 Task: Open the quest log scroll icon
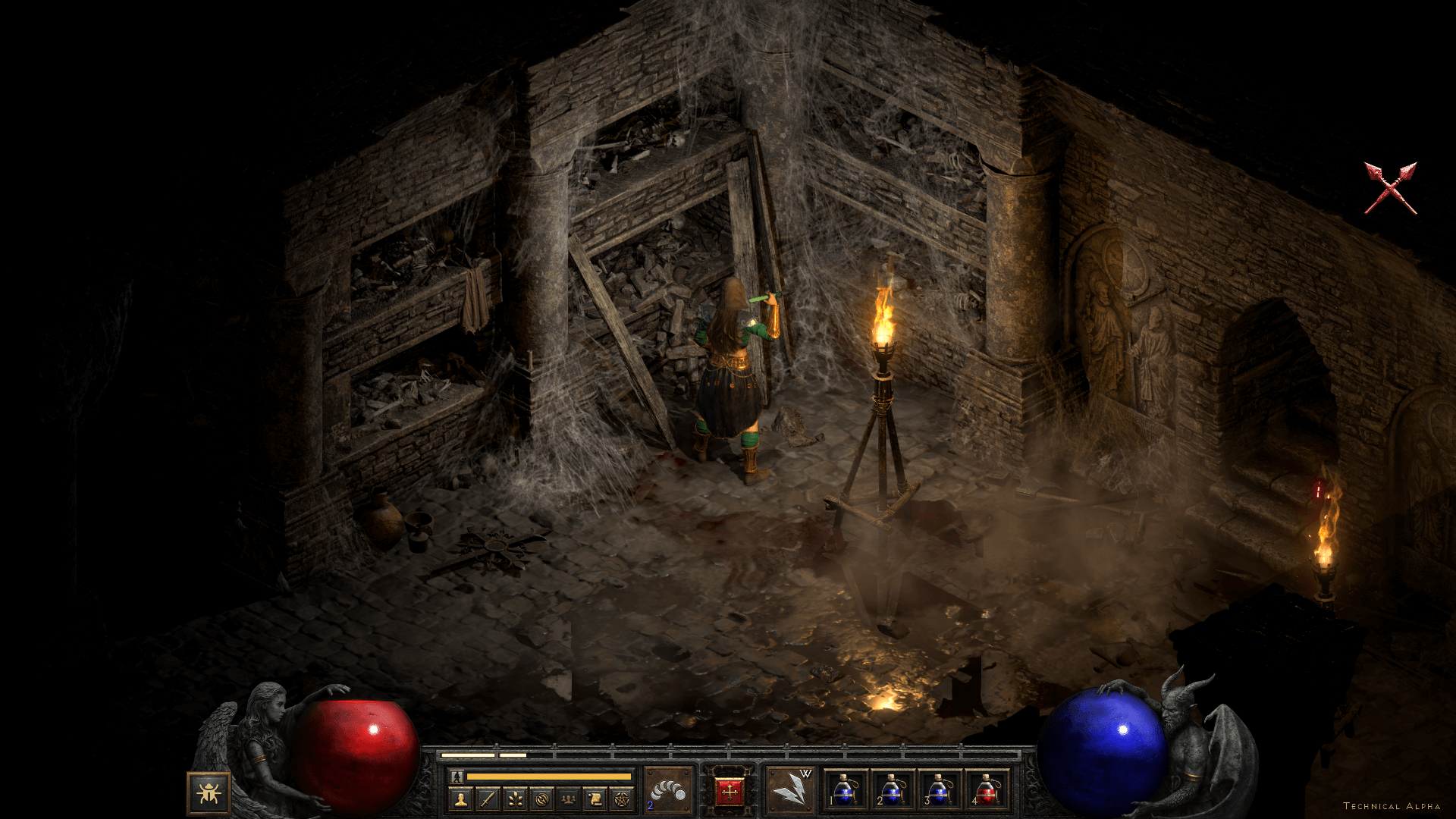tap(595, 799)
